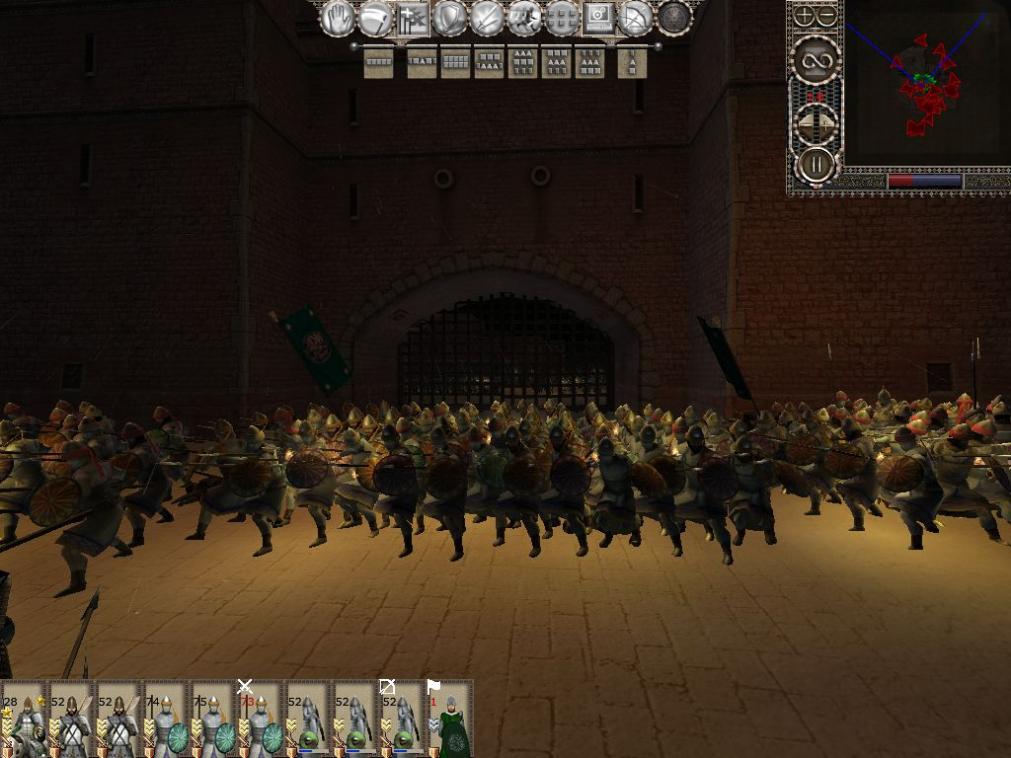Click the open-hand halt button
Viewport: 1011px width, 758px height.
pyautogui.click(x=338, y=17)
